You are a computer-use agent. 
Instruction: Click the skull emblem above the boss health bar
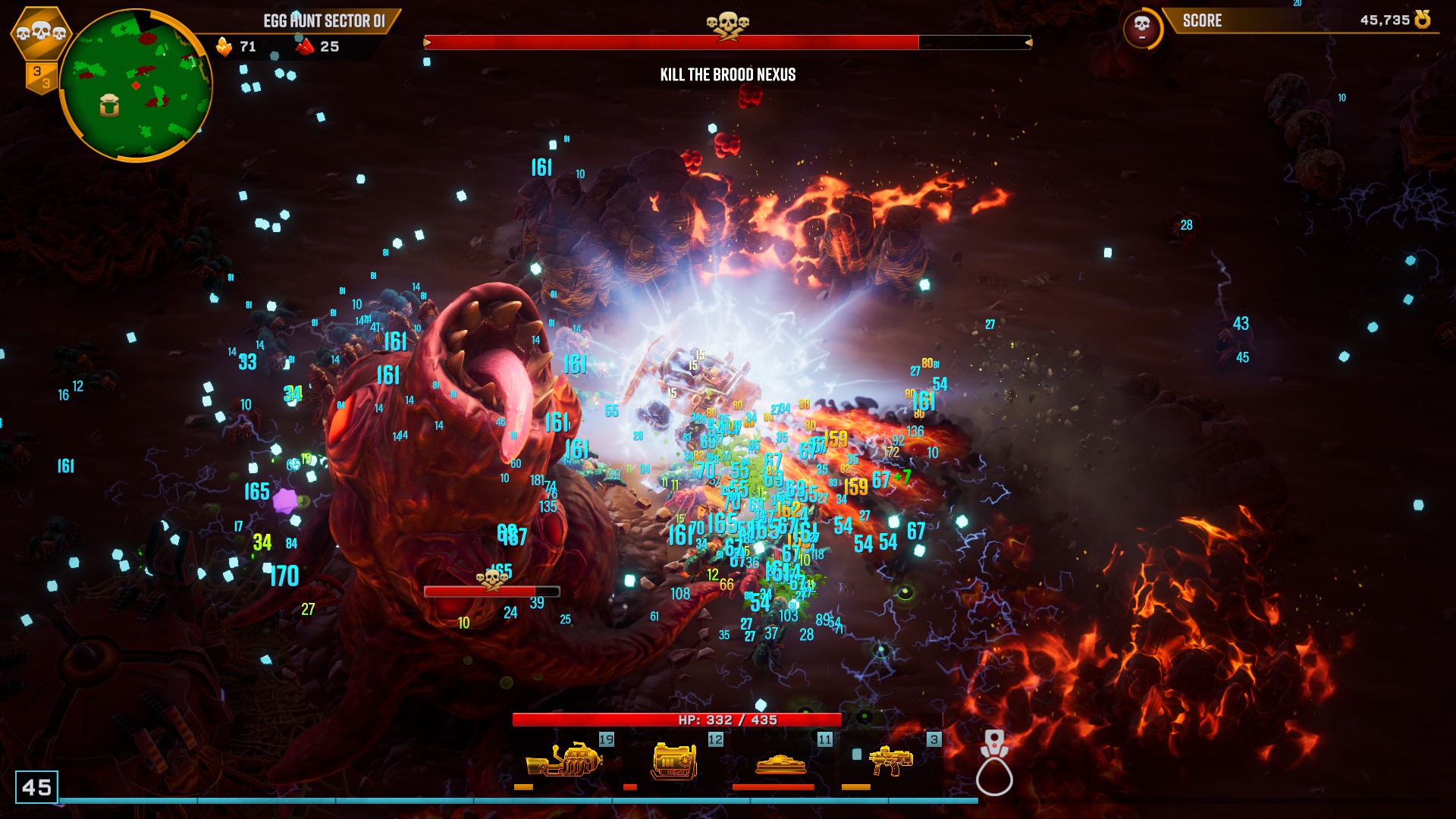[727, 24]
